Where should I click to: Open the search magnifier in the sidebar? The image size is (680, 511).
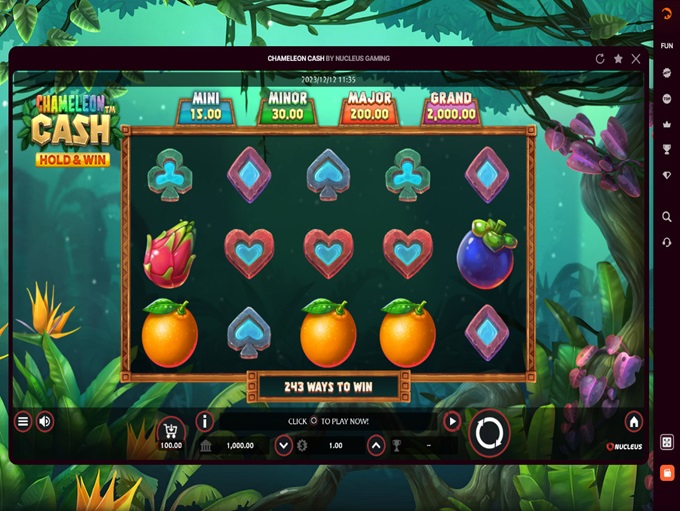click(x=667, y=217)
